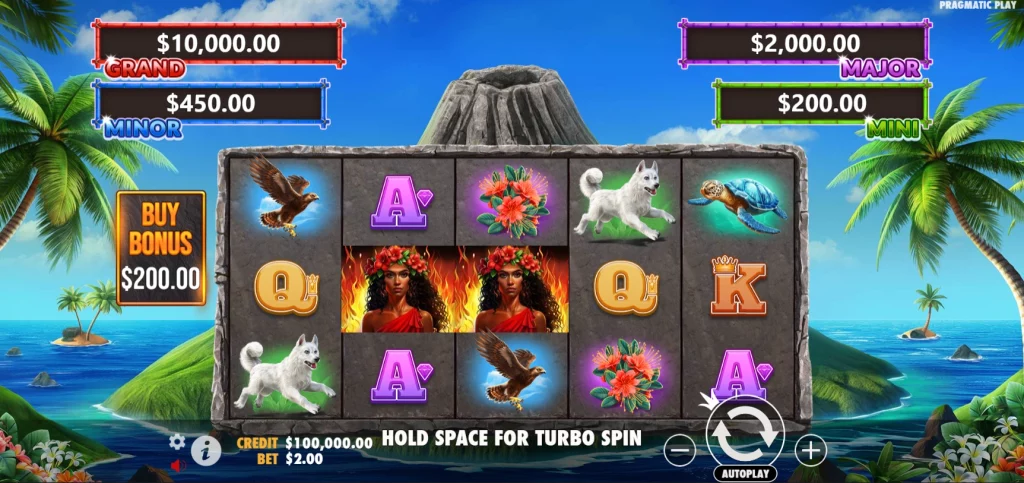Increase the bet with the plus button

(x=810, y=451)
